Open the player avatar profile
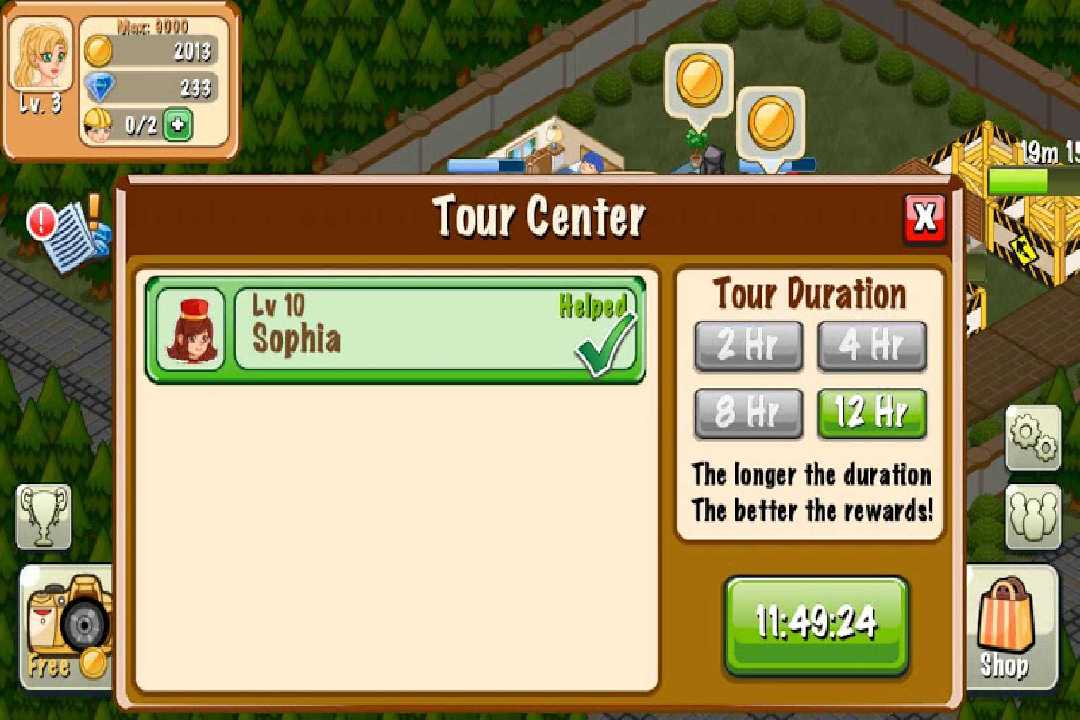The height and width of the screenshot is (720, 1080). tap(41, 60)
